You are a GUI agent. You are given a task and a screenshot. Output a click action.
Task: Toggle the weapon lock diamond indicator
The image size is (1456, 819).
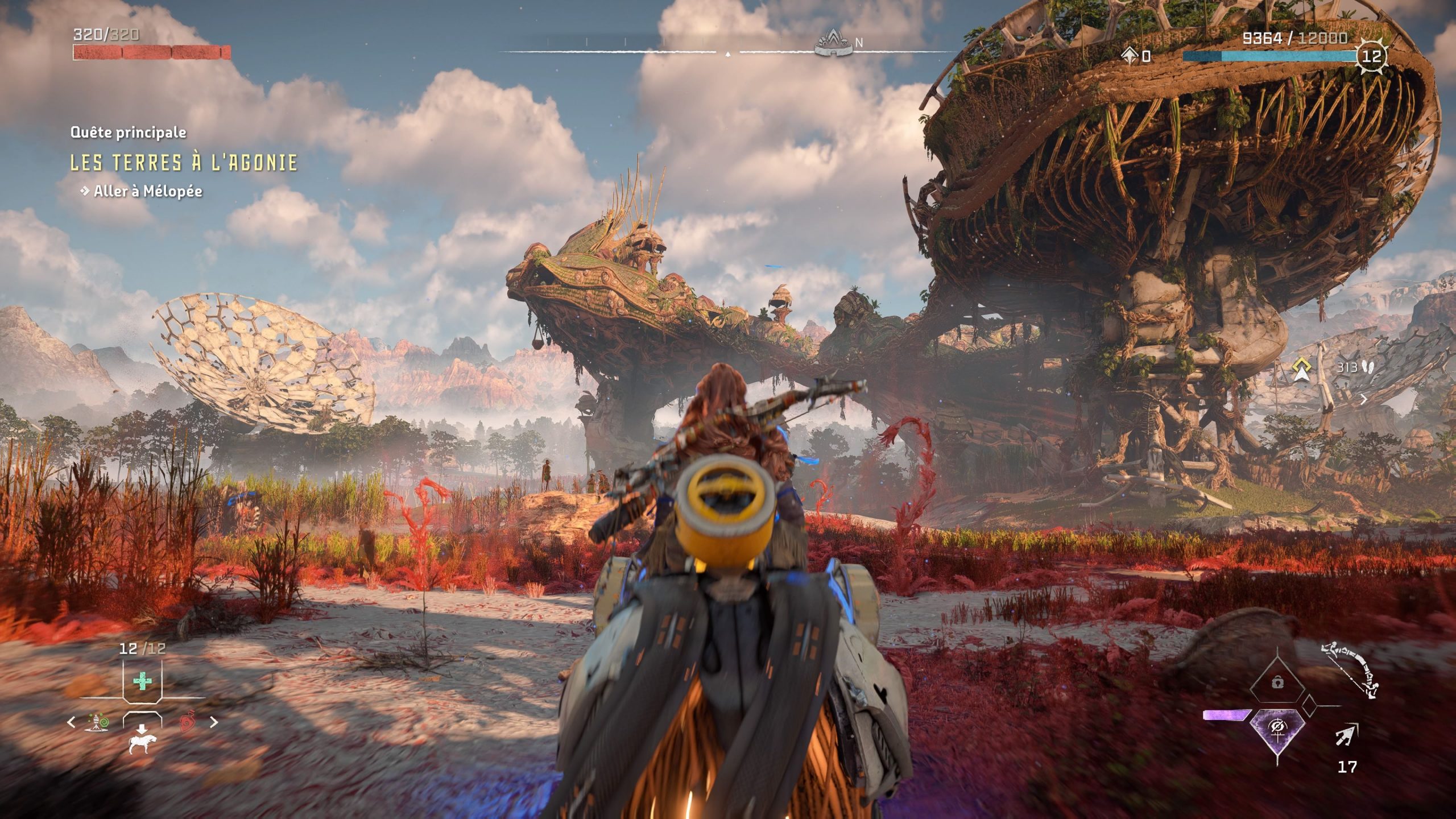[1279, 682]
